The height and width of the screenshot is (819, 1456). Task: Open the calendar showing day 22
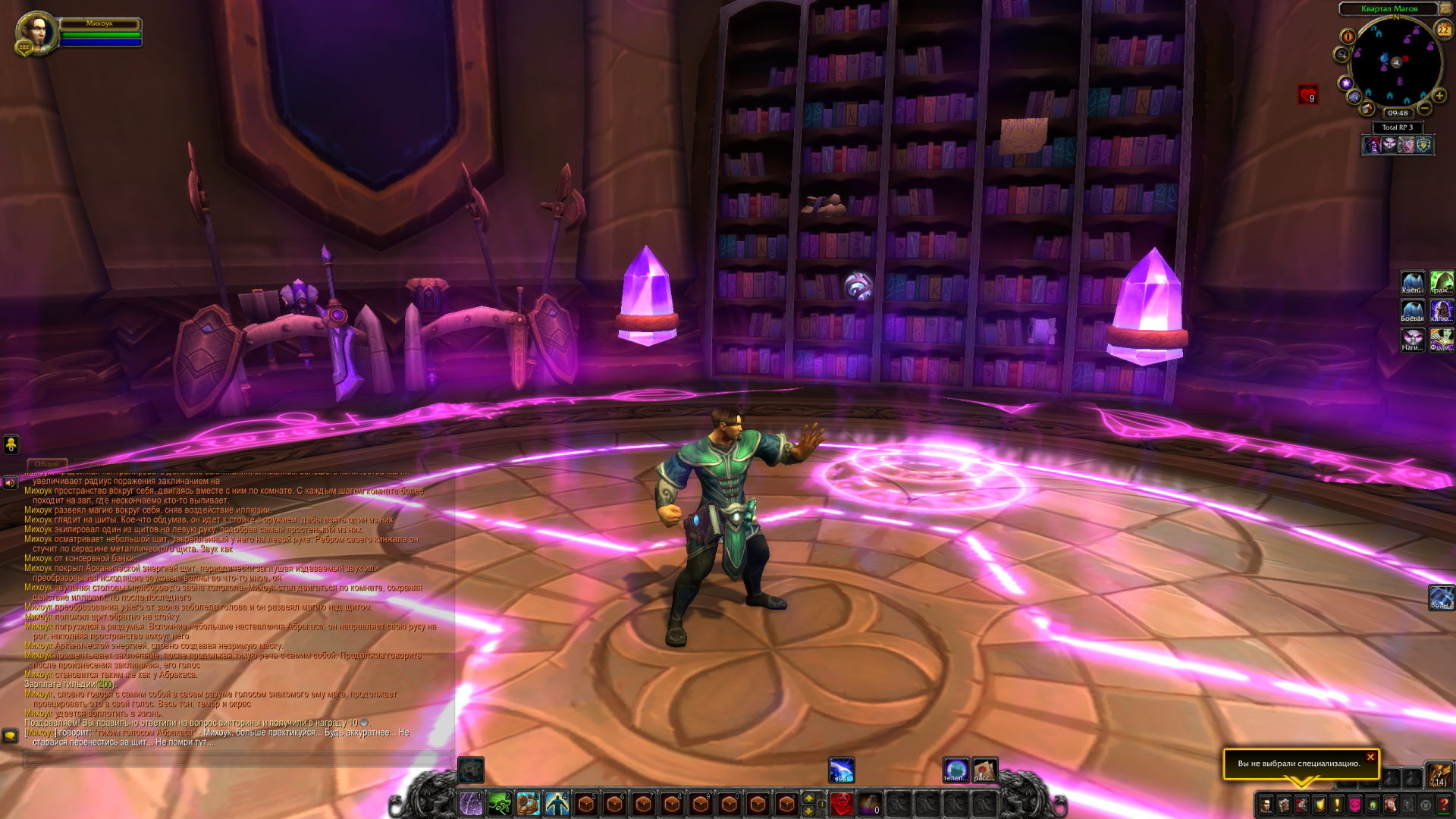[1444, 30]
